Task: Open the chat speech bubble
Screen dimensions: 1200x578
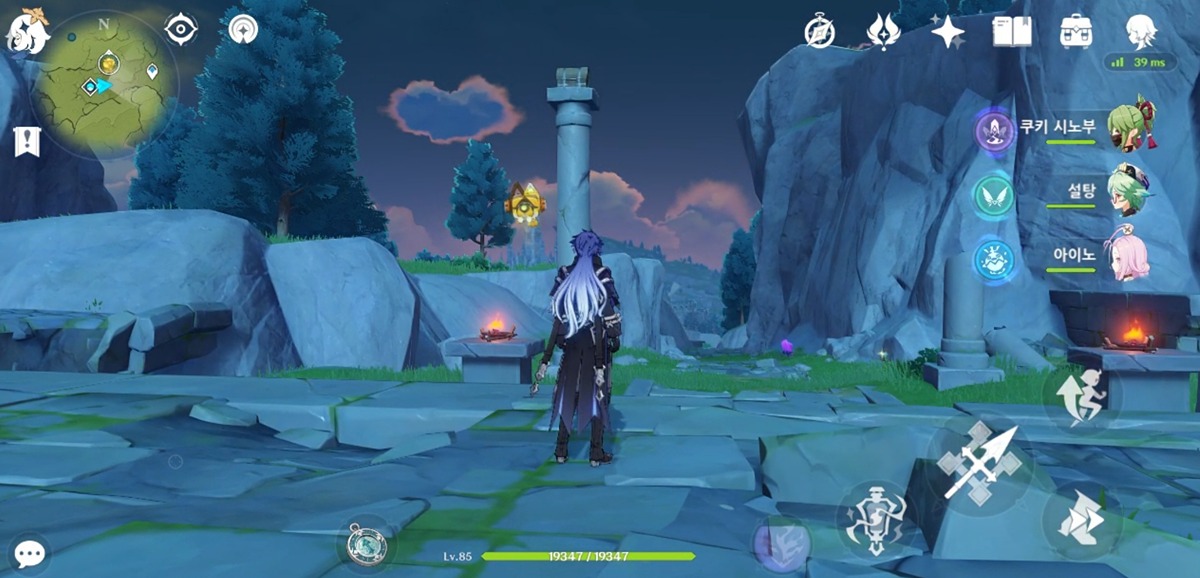Action: point(30,553)
